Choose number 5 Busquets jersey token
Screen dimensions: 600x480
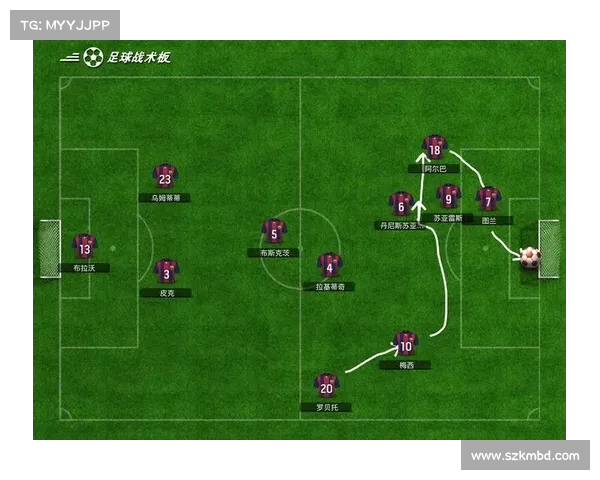[x=274, y=232]
